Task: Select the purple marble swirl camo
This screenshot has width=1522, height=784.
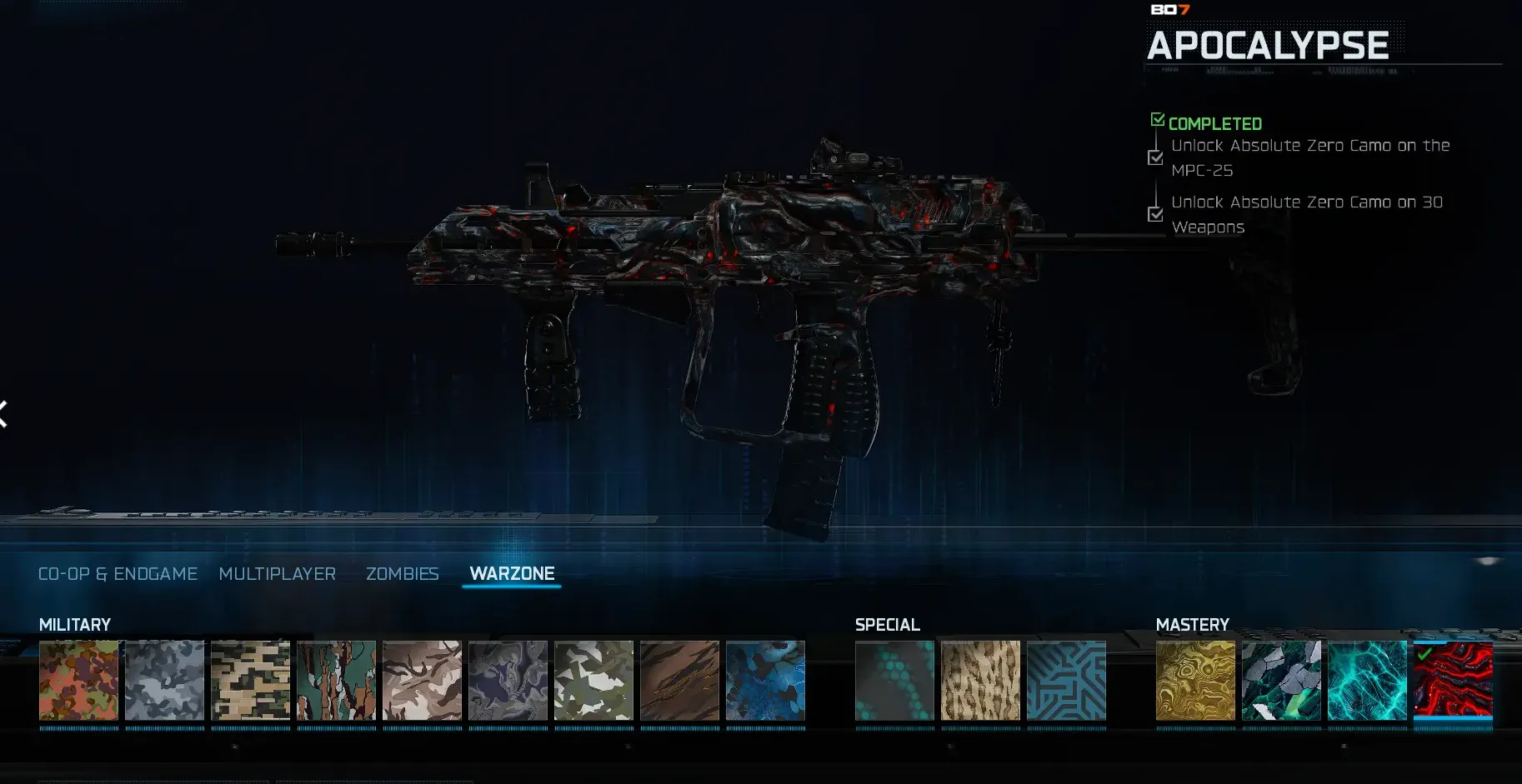Action: coord(508,681)
